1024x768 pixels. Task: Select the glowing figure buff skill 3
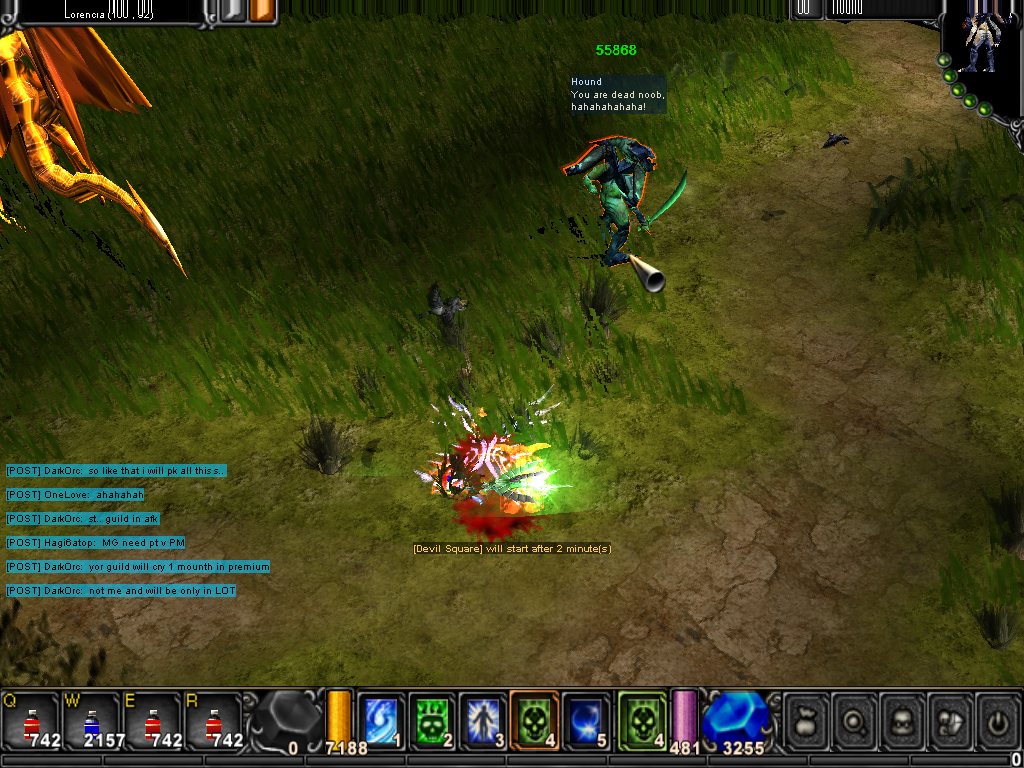click(483, 721)
